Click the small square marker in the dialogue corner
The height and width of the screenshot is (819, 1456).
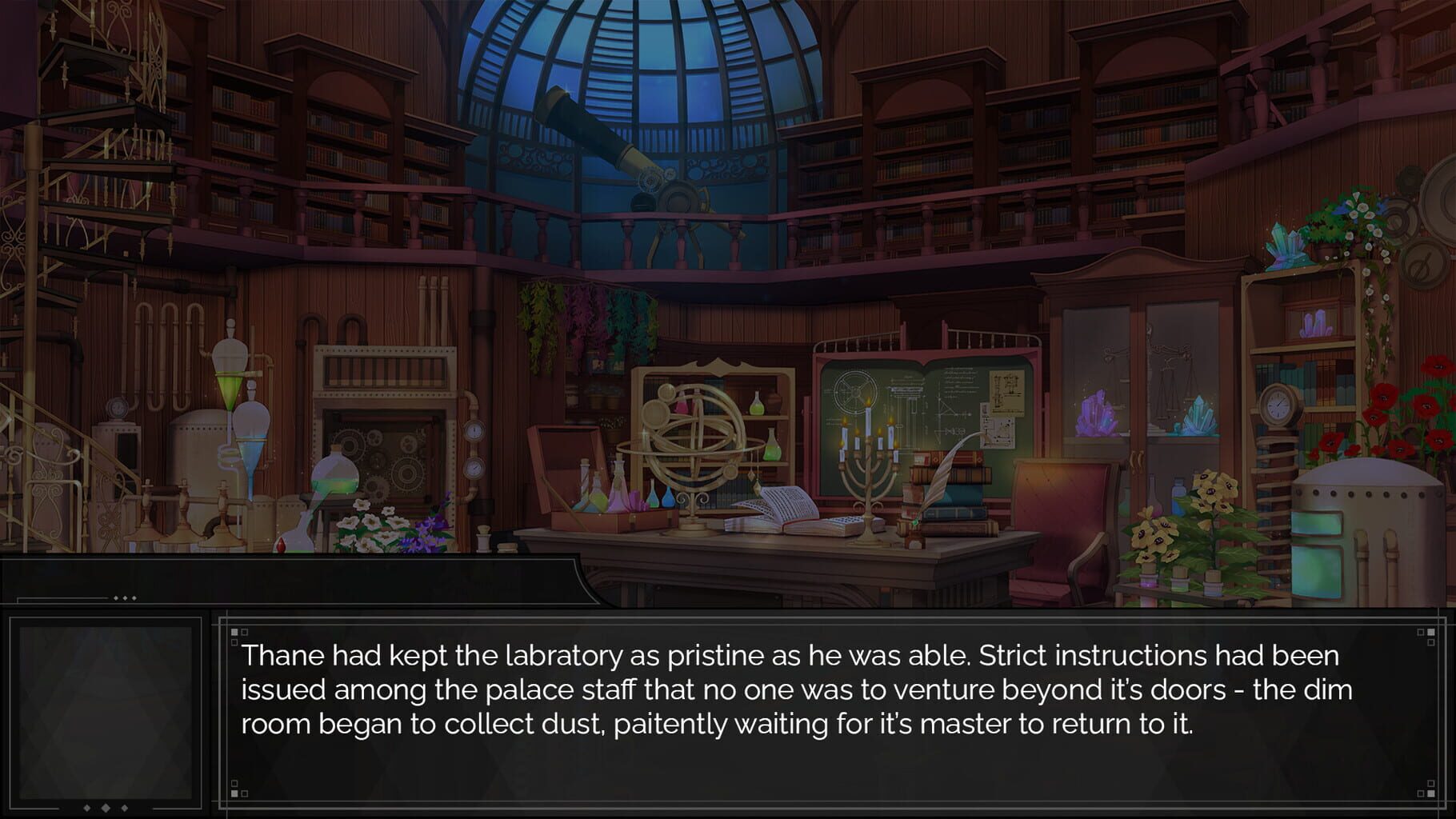pyautogui.click(x=234, y=632)
